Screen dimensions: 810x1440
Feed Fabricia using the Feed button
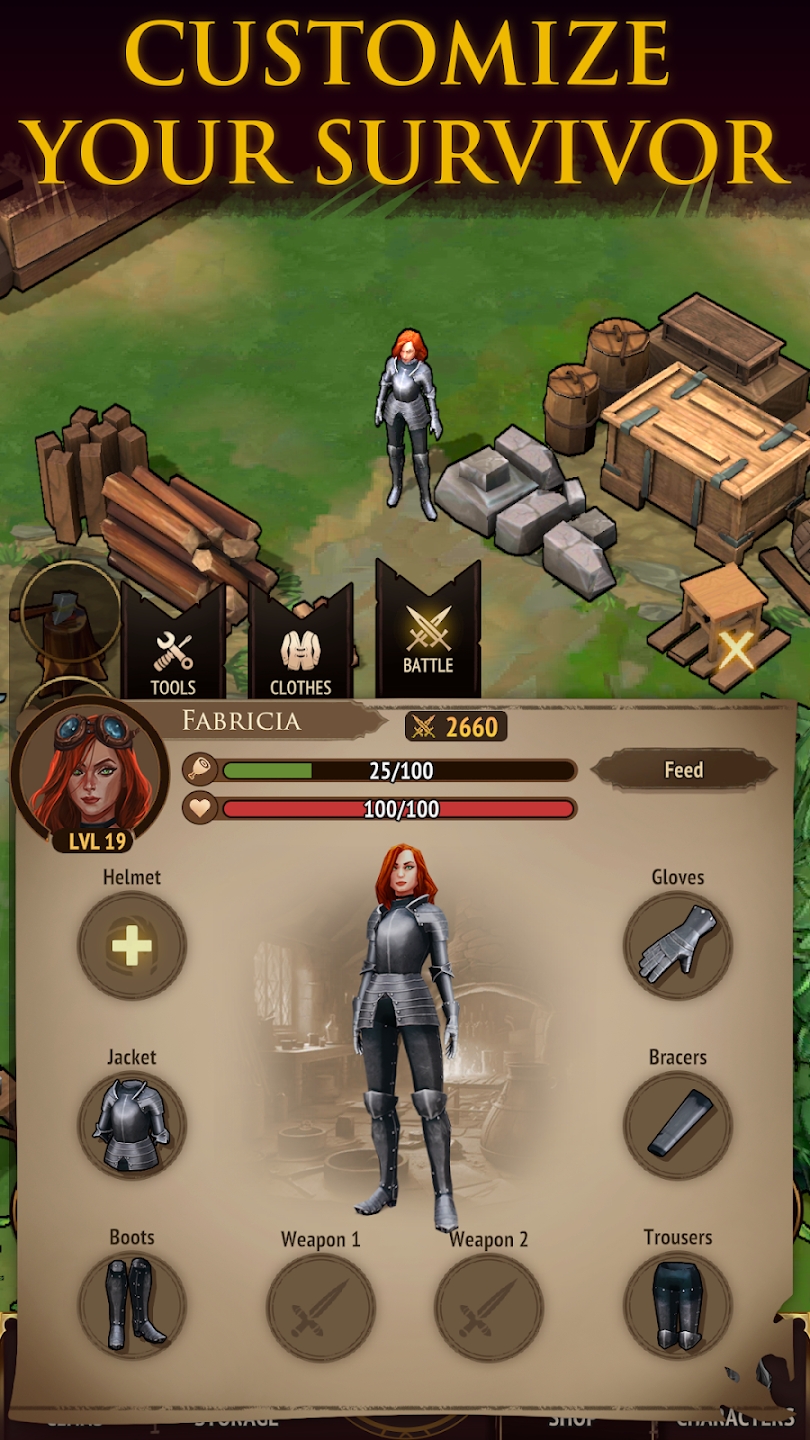(x=684, y=770)
